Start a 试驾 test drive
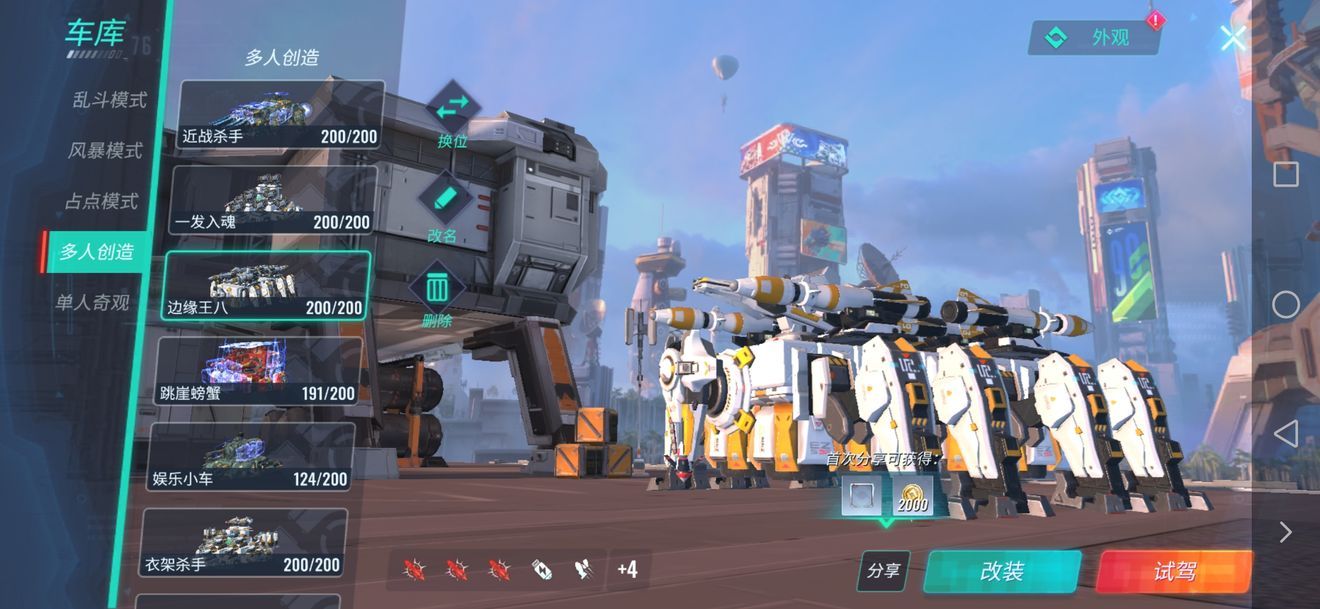 [x=1175, y=571]
